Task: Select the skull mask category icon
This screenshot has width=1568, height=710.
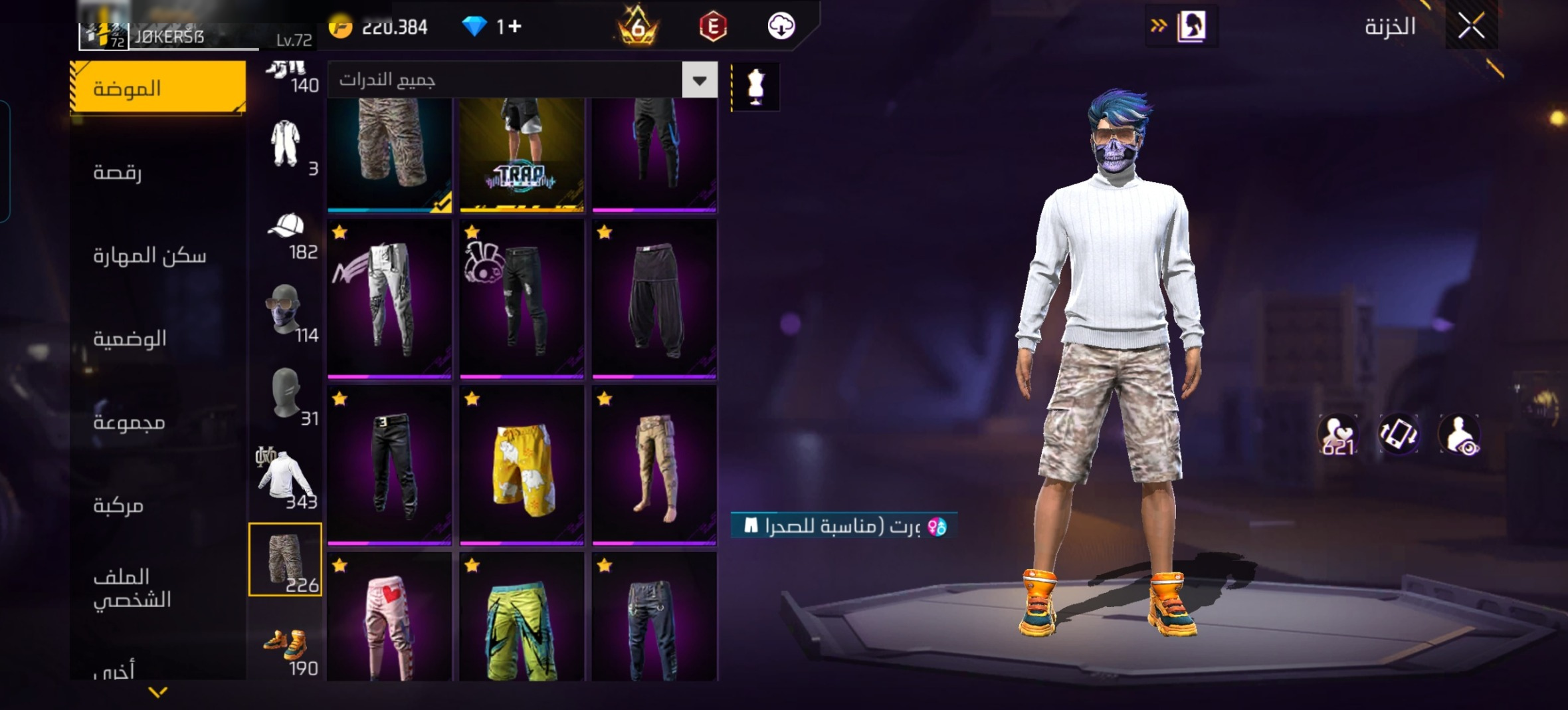Action: click(284, 310)
